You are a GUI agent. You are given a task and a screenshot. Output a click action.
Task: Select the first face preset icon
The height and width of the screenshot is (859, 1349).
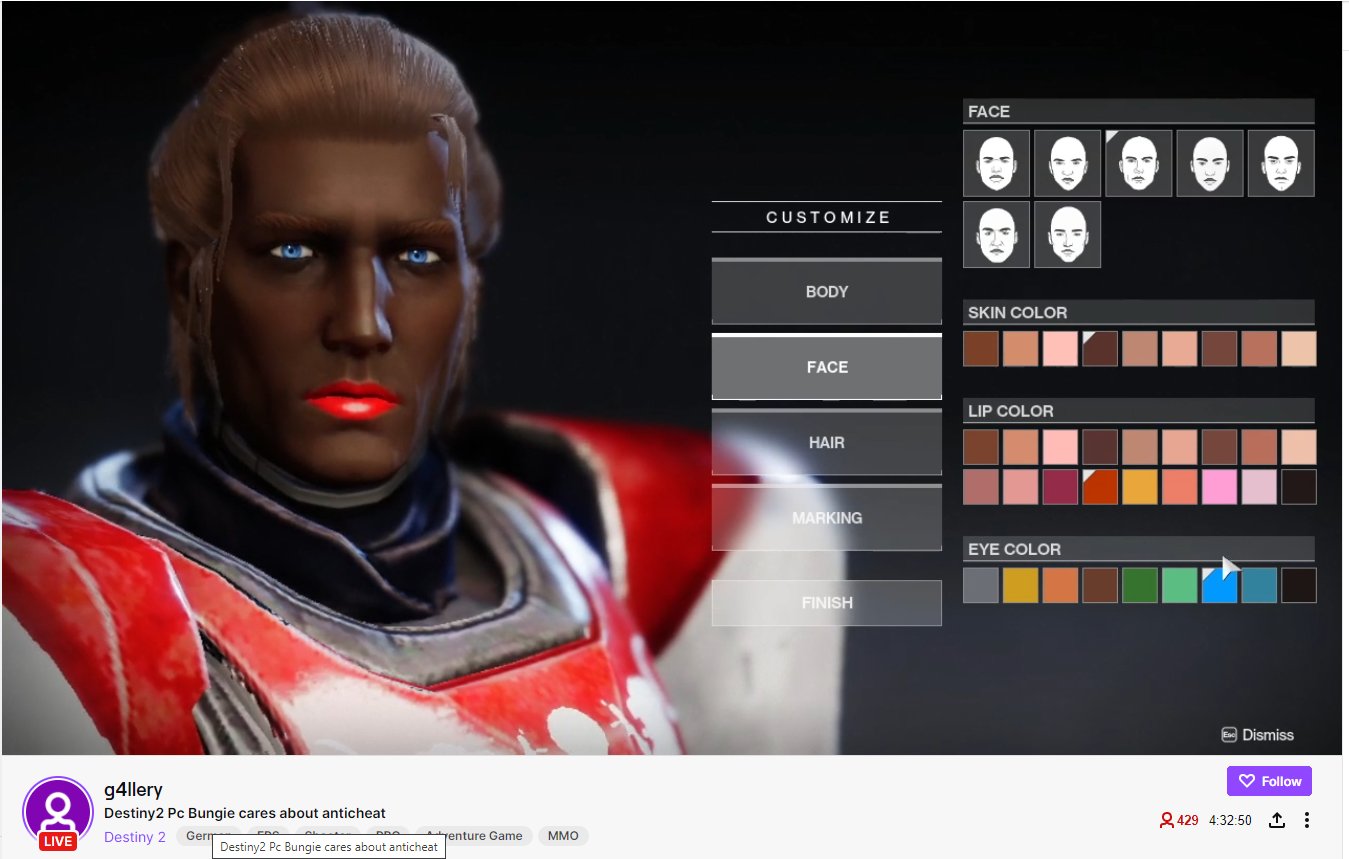[x=995, y=162]
